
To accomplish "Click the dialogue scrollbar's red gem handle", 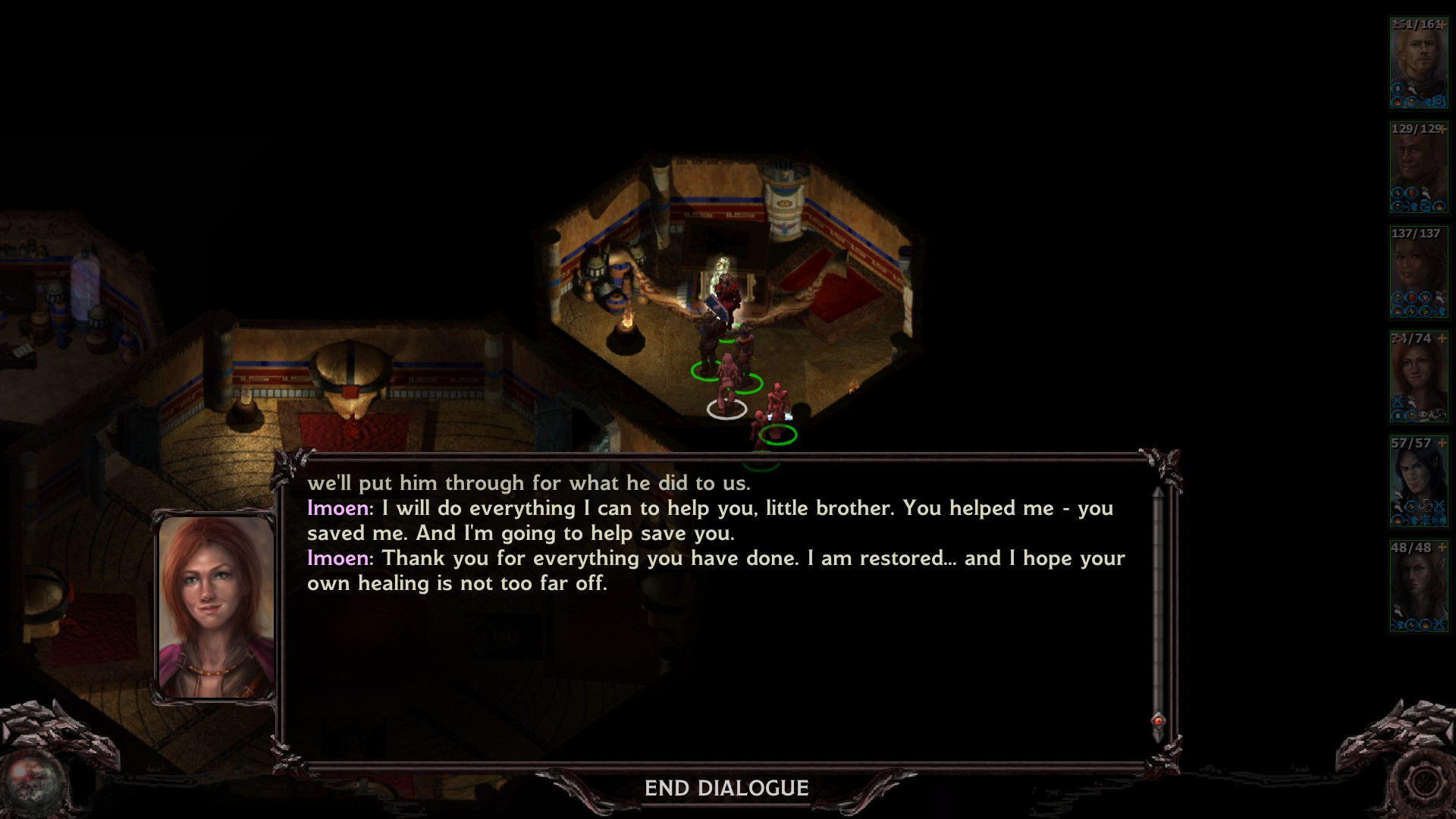I will click(x=1158, y=720).
